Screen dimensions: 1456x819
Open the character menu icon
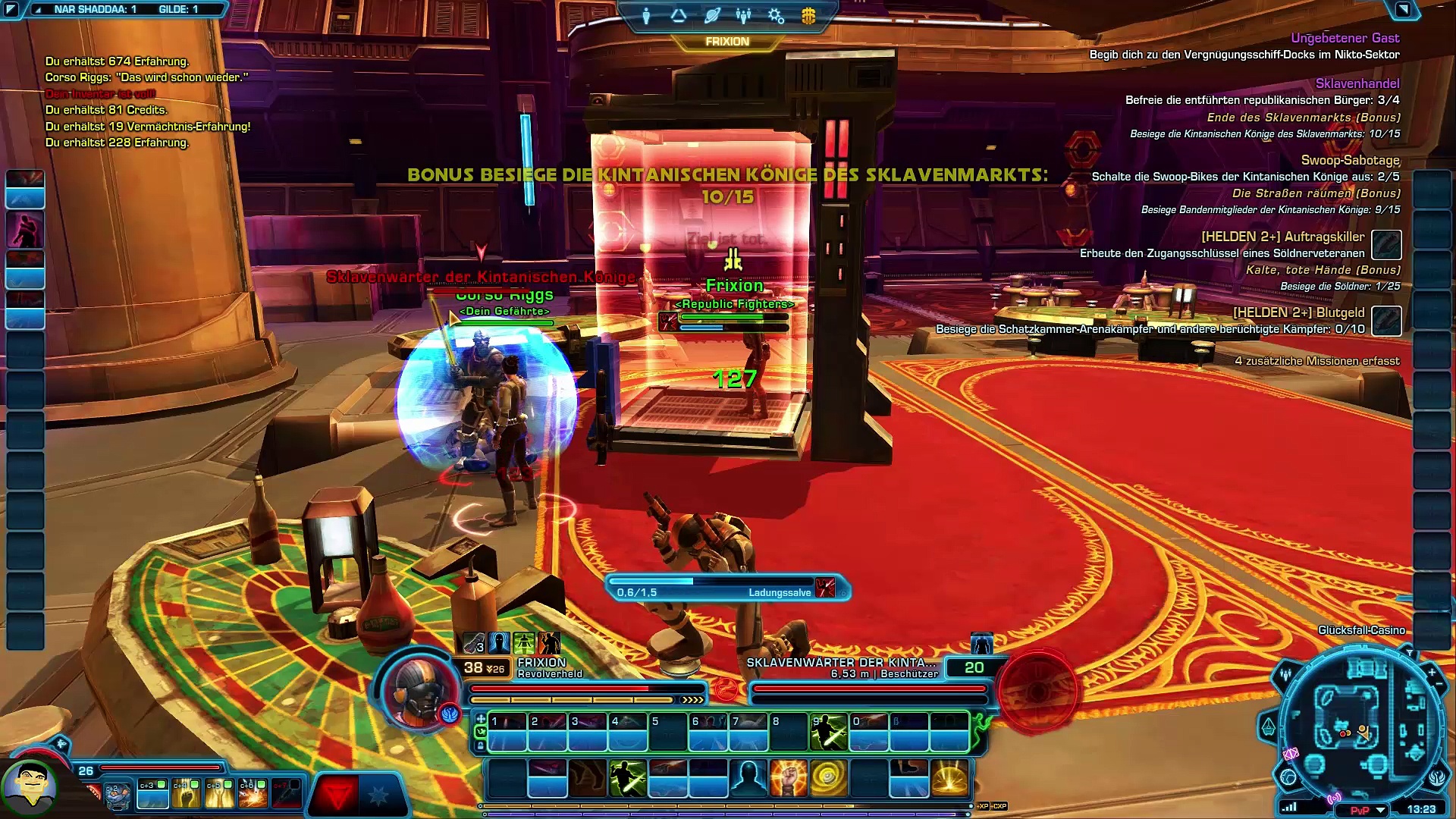[646, 15]
